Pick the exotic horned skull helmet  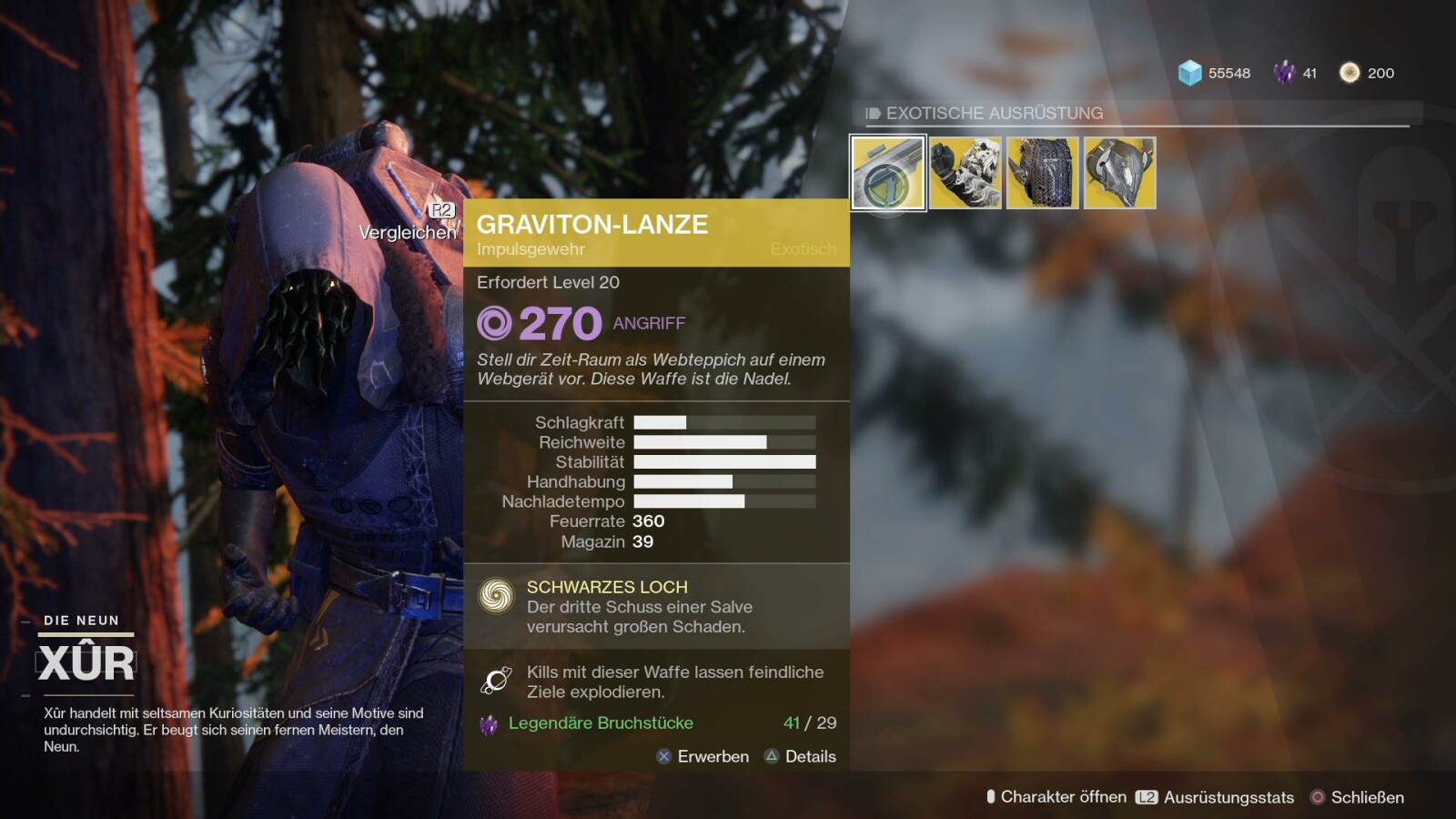1120,173
